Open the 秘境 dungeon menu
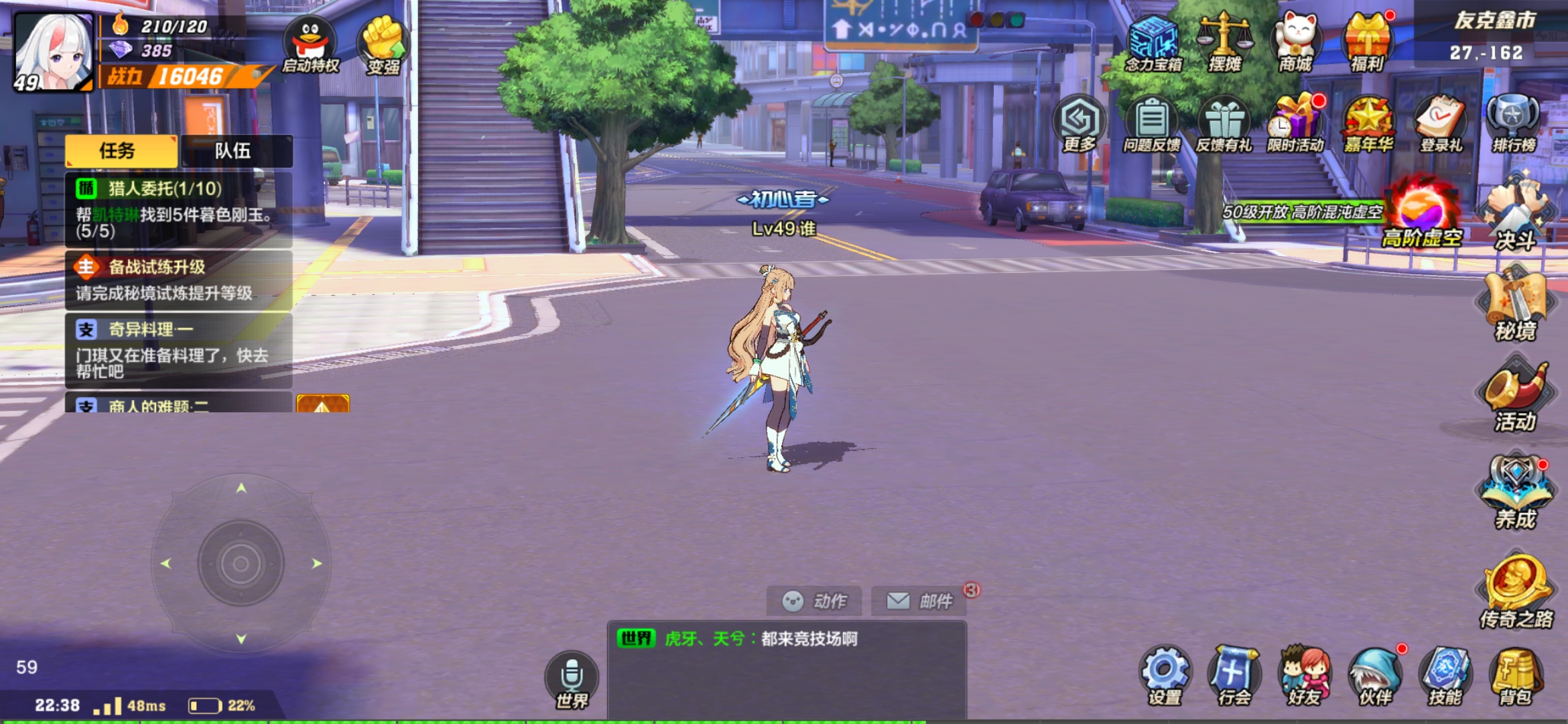 tap(1515, 305)
